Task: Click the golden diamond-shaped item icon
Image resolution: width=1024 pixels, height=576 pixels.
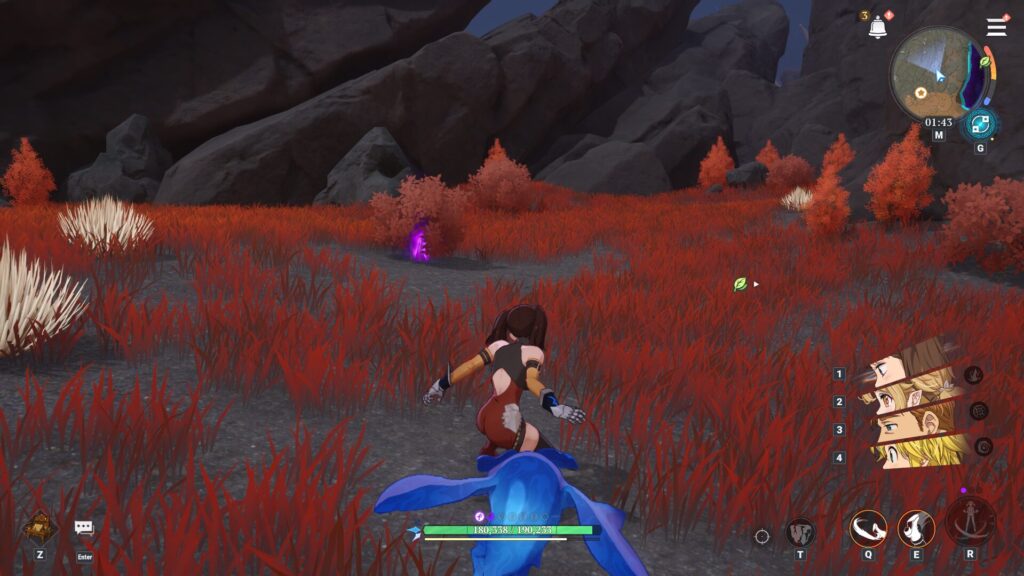Action: [40, 527]
